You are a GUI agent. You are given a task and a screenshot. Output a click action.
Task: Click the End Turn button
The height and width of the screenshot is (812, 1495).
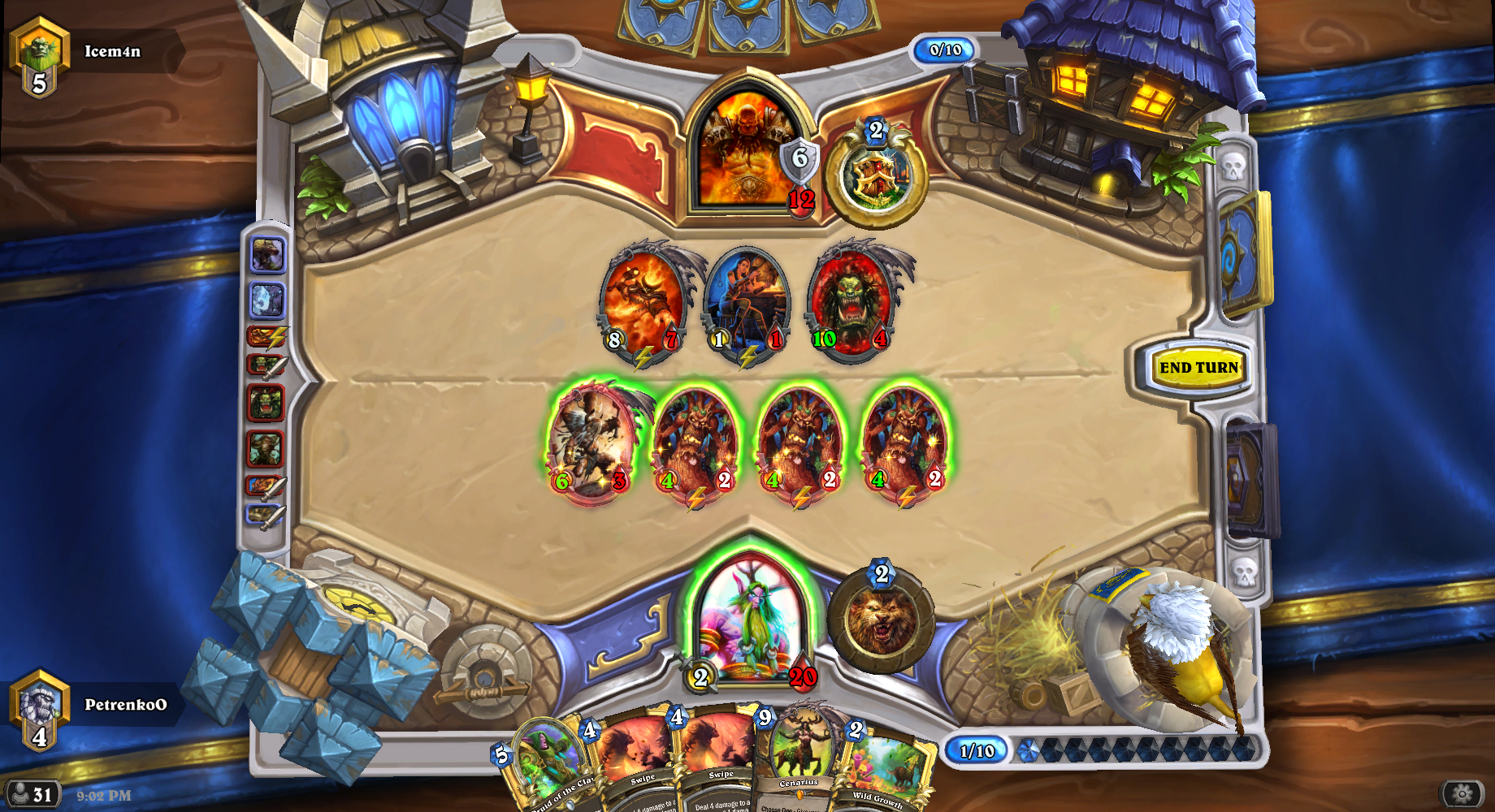click(x=1198, y=368)
